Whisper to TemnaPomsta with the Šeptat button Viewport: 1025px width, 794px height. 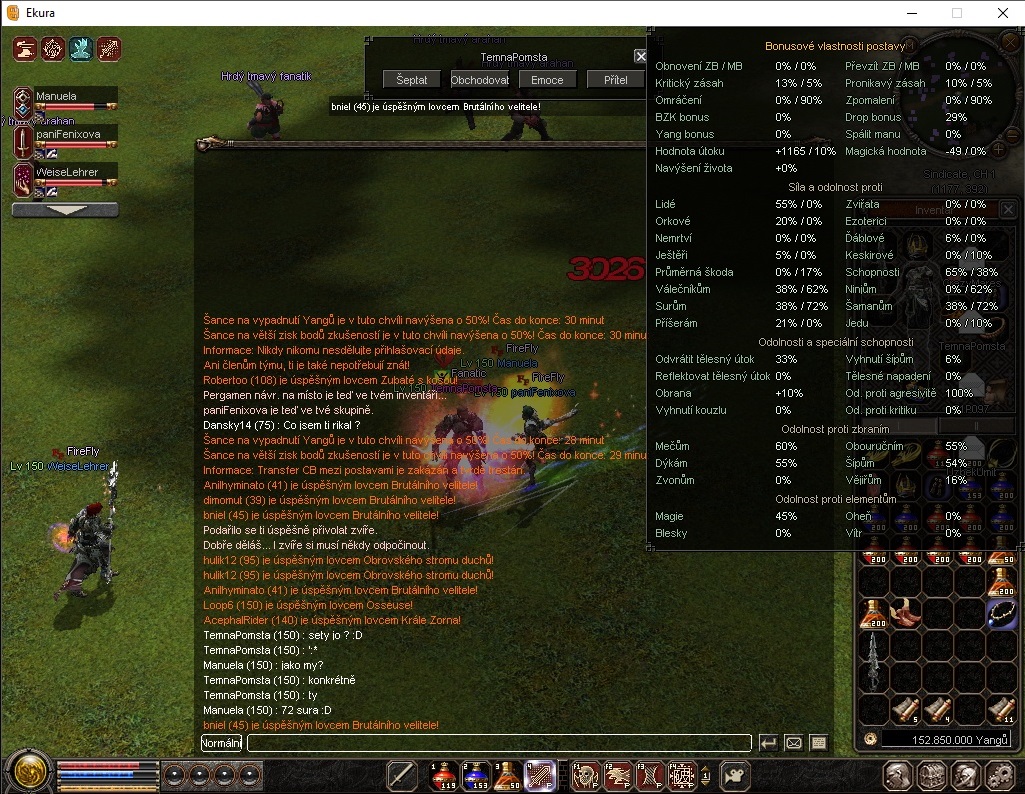pos(411,80)
